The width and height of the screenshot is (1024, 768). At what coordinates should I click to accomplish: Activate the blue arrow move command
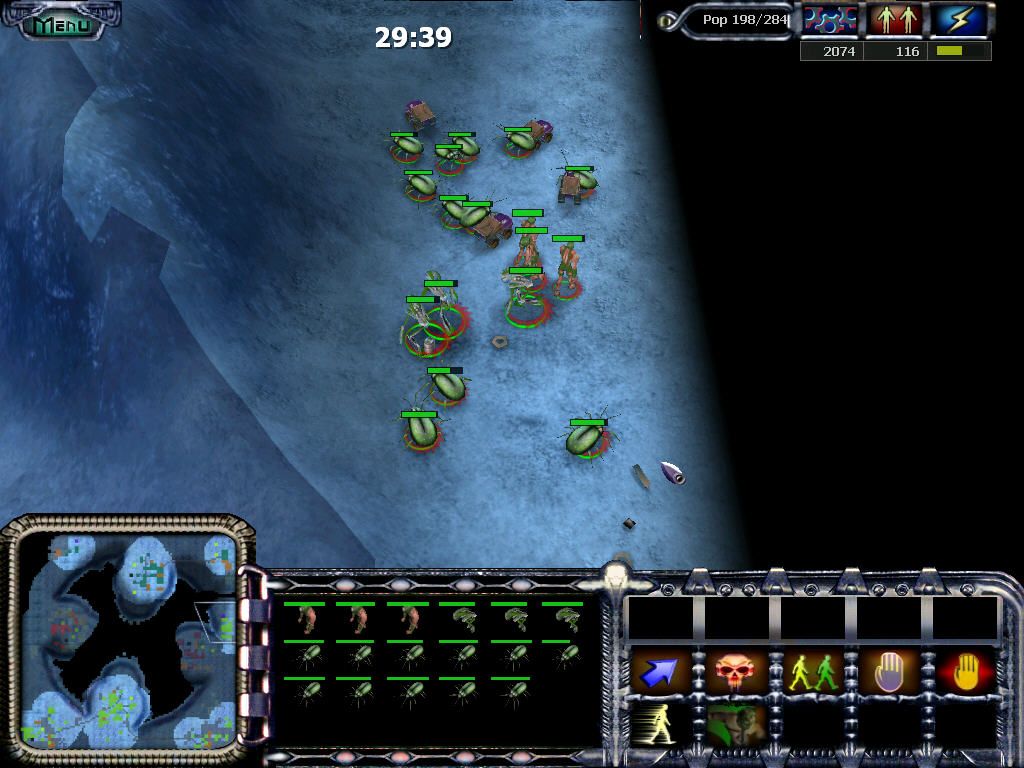point(659,673)
